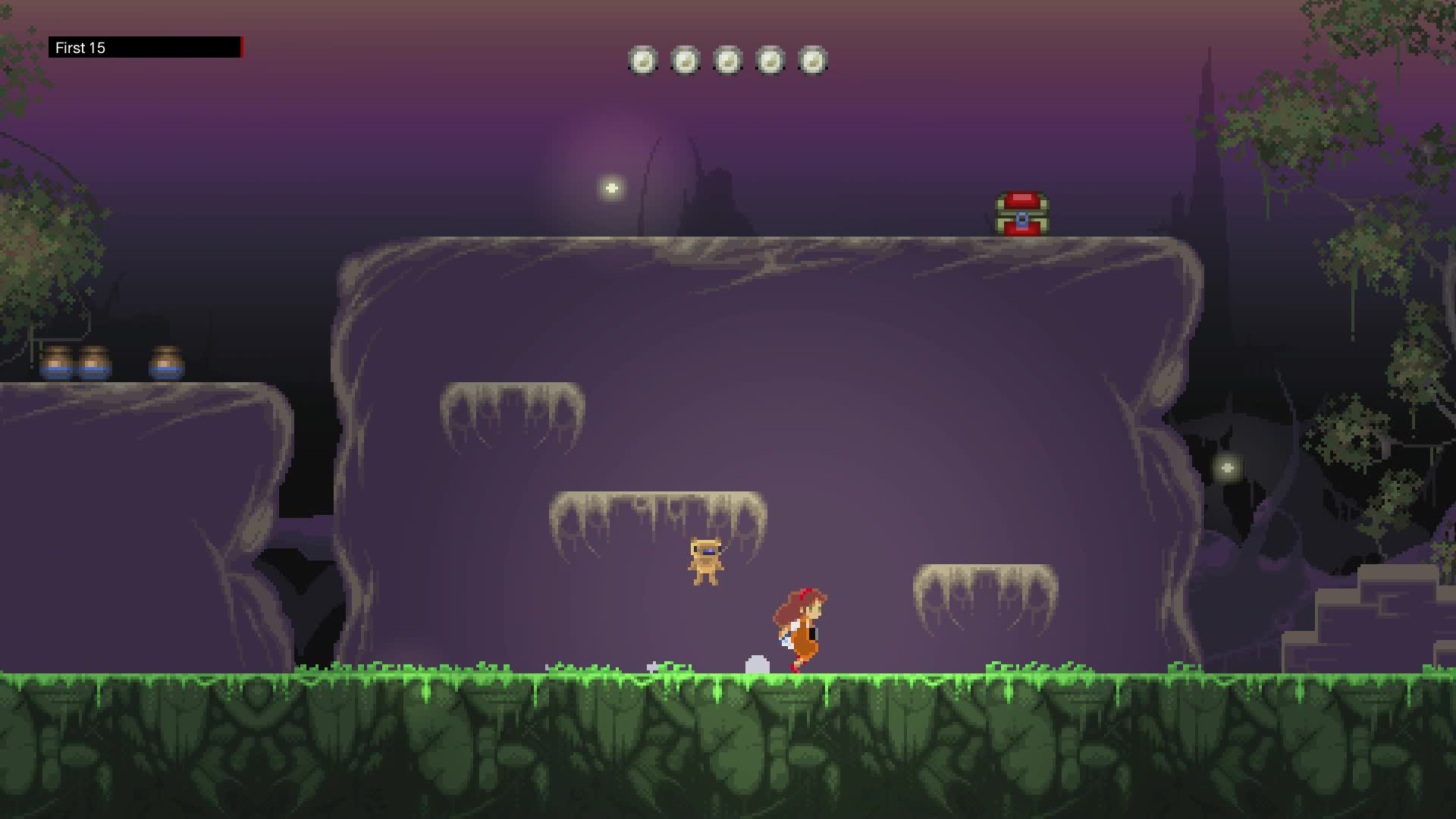Click the red health bar strip
This screenshot has height=819, width=1456.
241,47
